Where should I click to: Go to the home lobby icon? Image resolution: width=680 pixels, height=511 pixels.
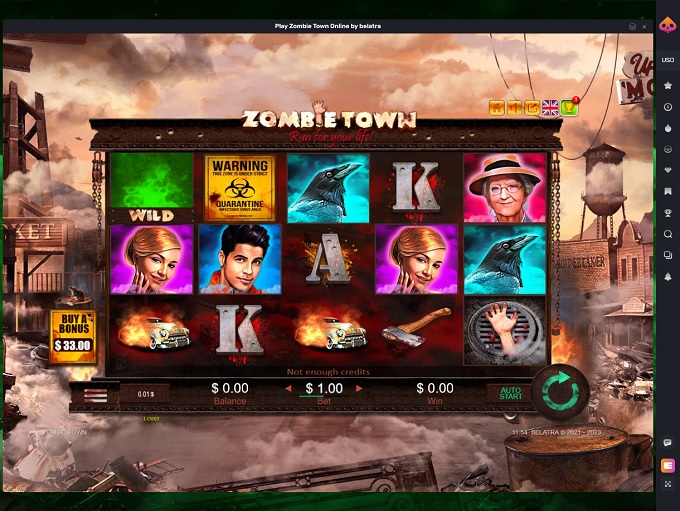pos(496,108)
